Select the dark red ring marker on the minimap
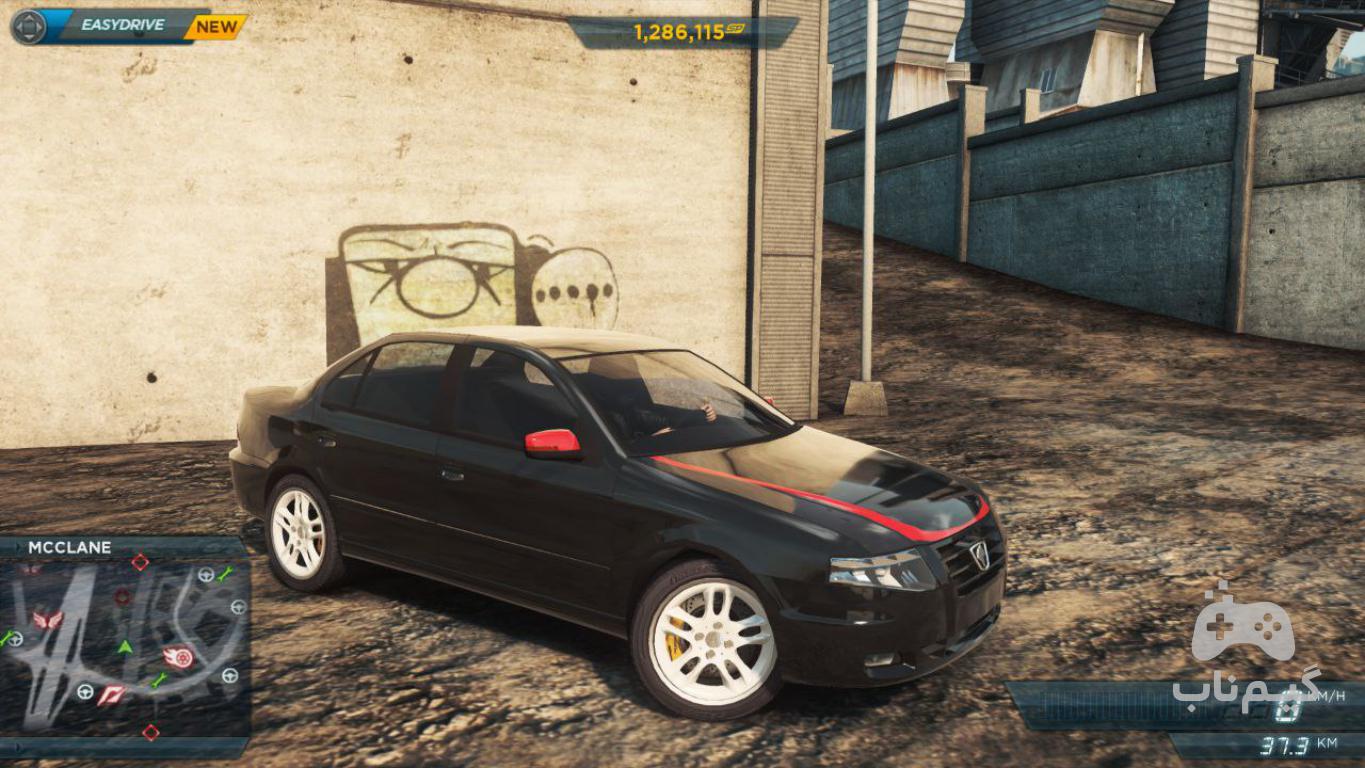Image resolution: width=1365 pixels, height=768 pixels. [x=122, y=596]
